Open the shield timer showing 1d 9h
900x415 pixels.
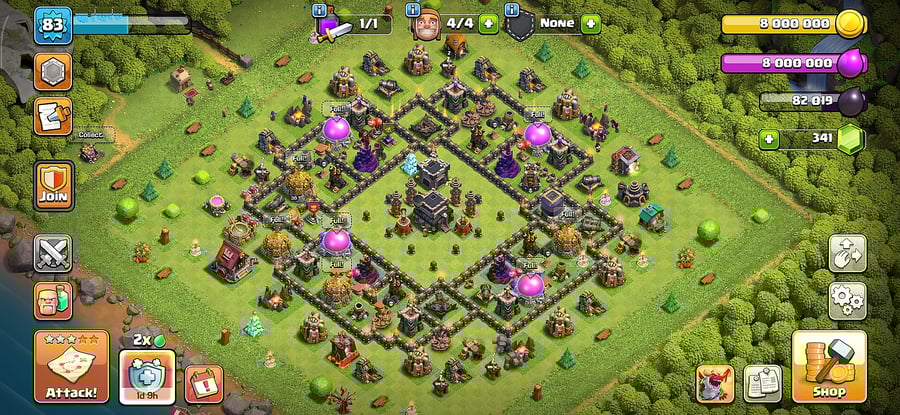(147, 380)
